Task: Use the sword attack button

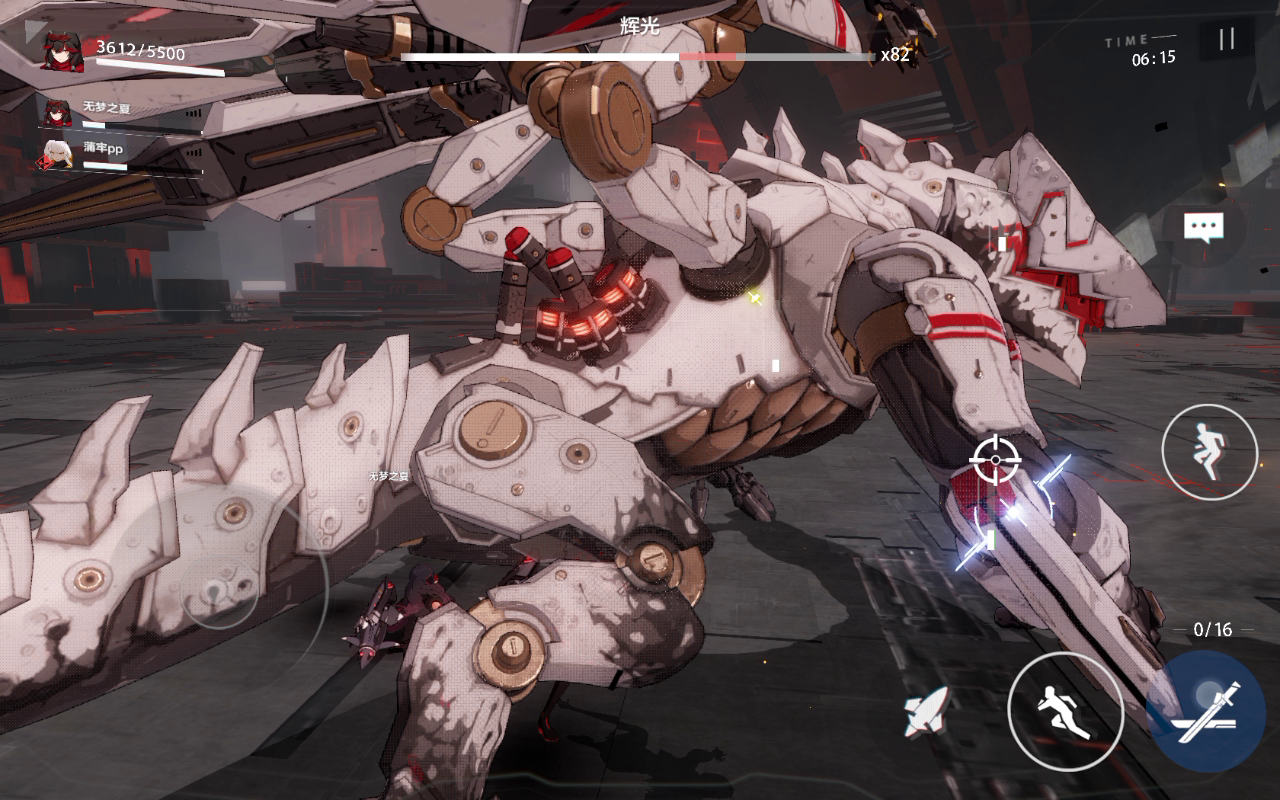Action: coord(1208,711)
